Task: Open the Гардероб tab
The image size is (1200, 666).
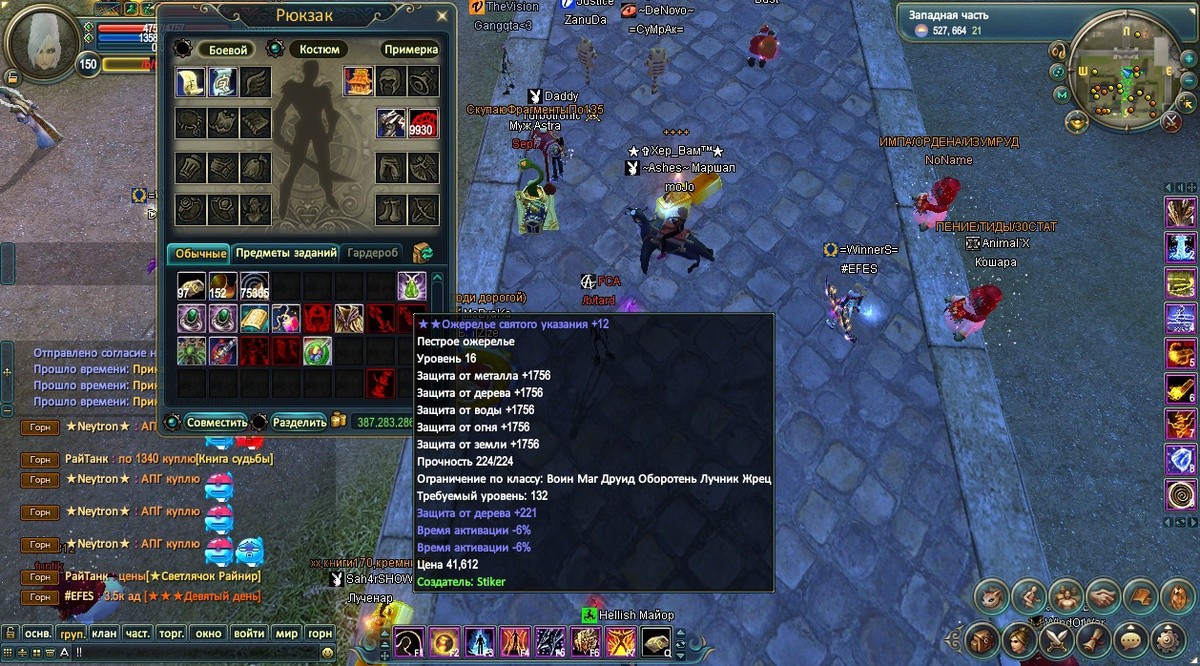Action: click(x=373, y=253)
